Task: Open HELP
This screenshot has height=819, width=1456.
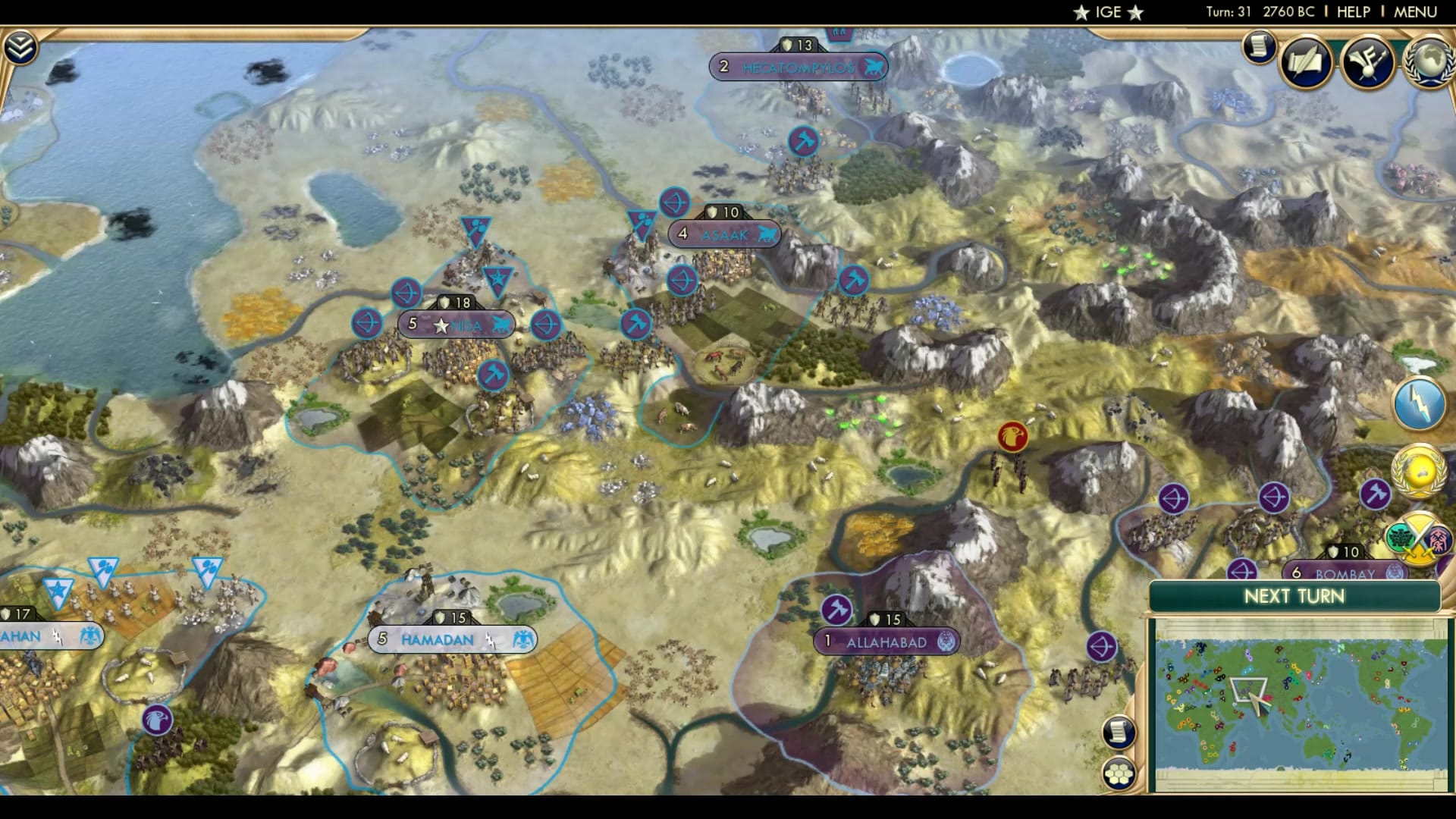Action: 1354,11
